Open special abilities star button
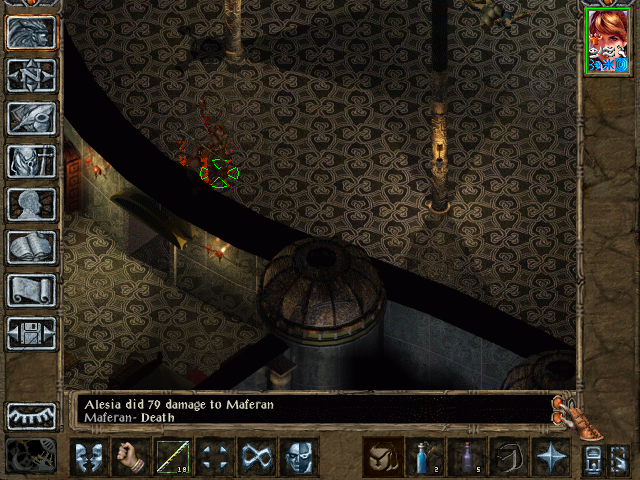This screenshot has width=640, height=480. tap(551, 457)
